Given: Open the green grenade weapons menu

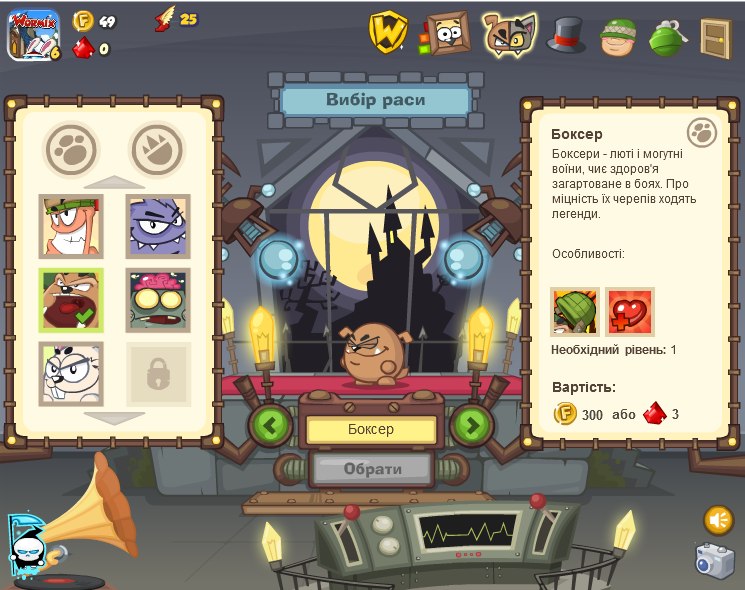Looking at the screenshot, I should pos(666,37).
